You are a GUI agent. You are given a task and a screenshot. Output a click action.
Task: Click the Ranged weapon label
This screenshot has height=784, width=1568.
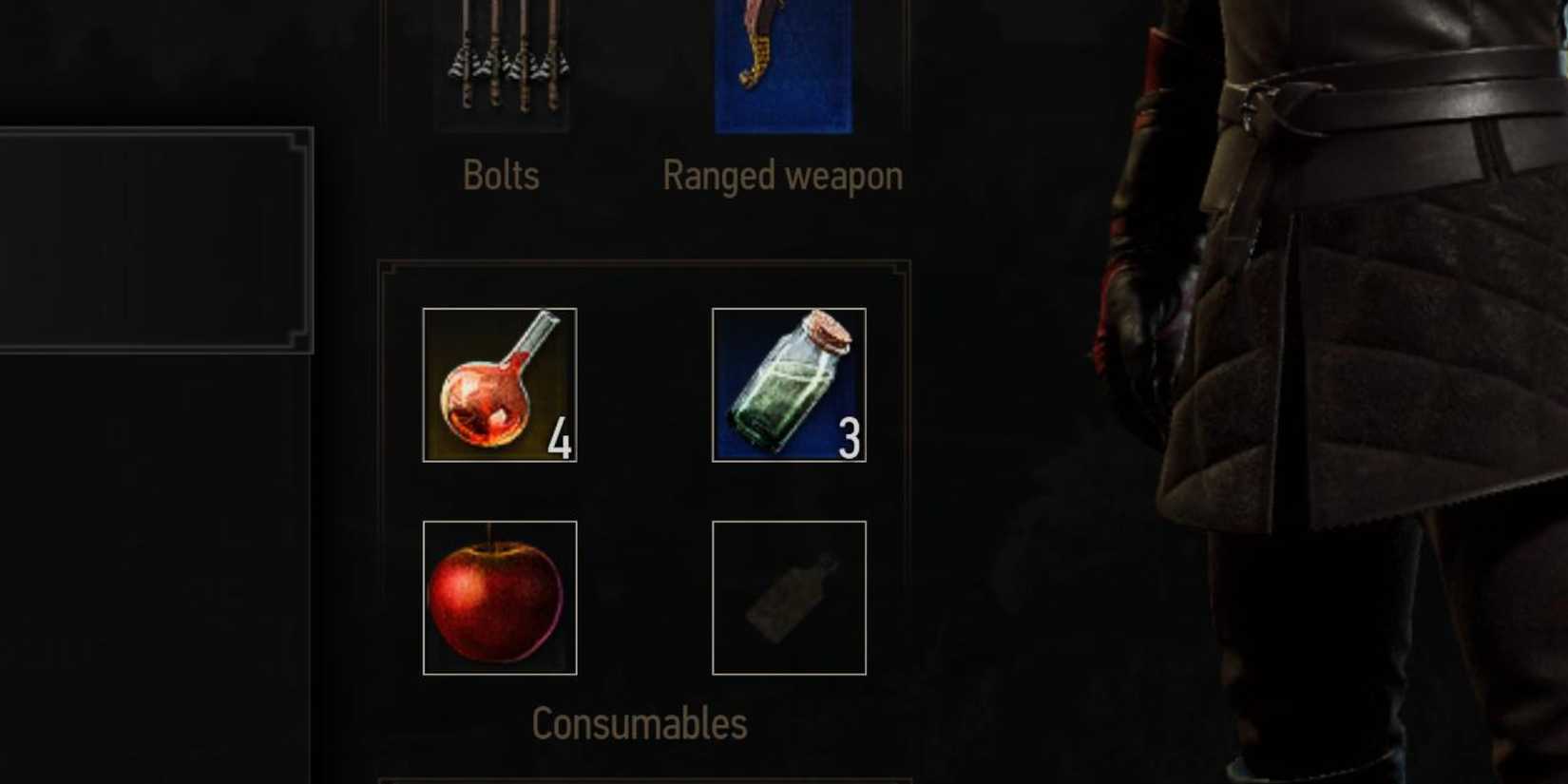pyautogui.click(x=782, y=175)
